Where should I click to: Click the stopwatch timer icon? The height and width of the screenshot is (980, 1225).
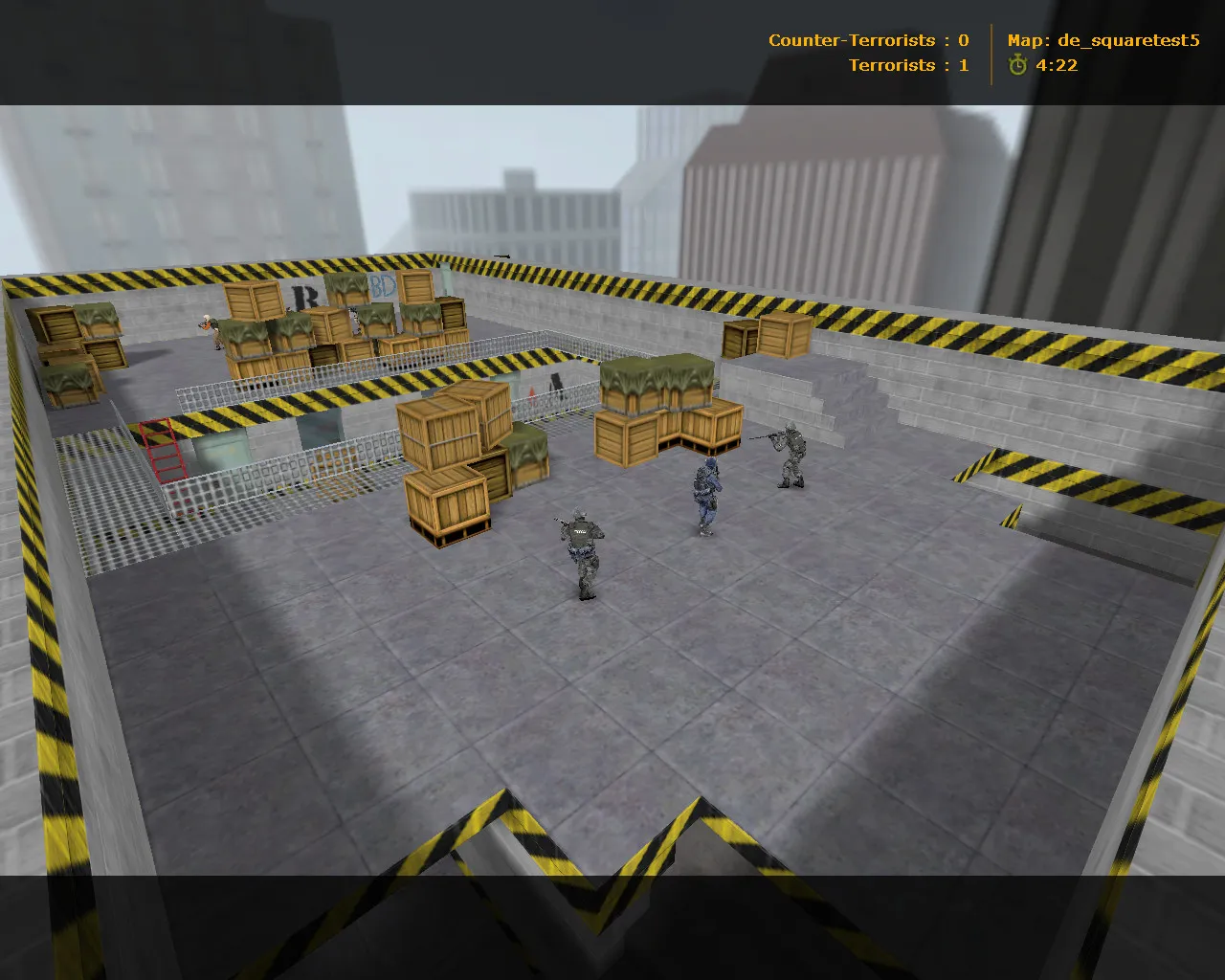(1016, 66)
